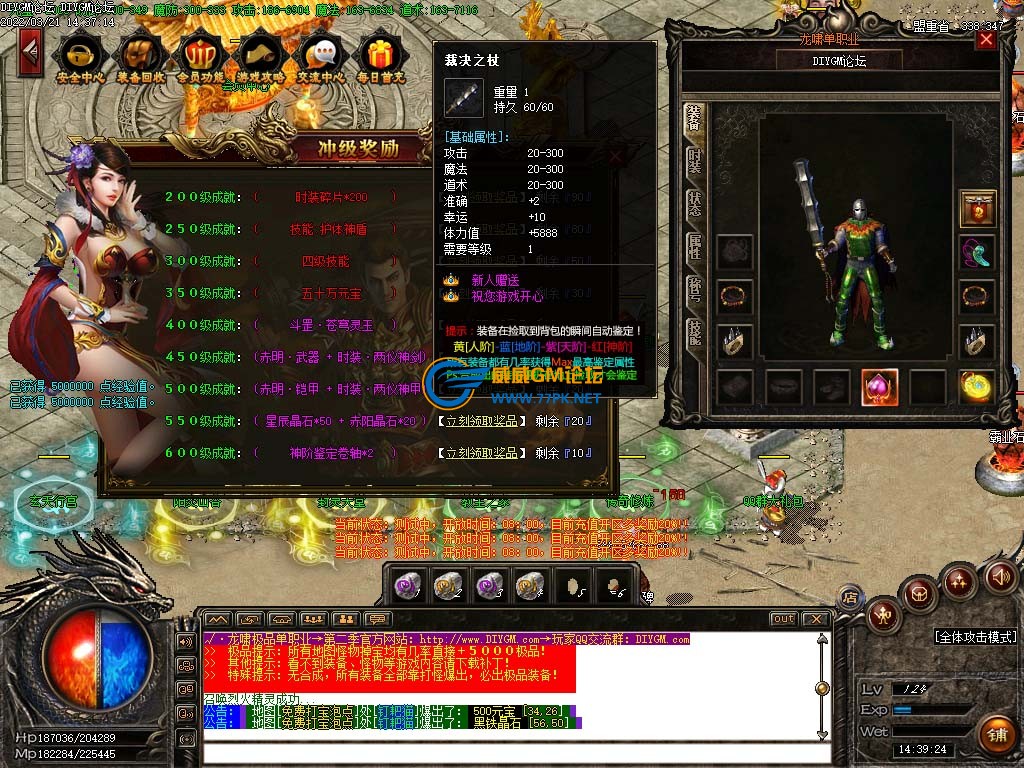The height and width of the screenshot is (768, 1024).
Task: Claim the level 600 achievement reward
Action: point(480,453)
